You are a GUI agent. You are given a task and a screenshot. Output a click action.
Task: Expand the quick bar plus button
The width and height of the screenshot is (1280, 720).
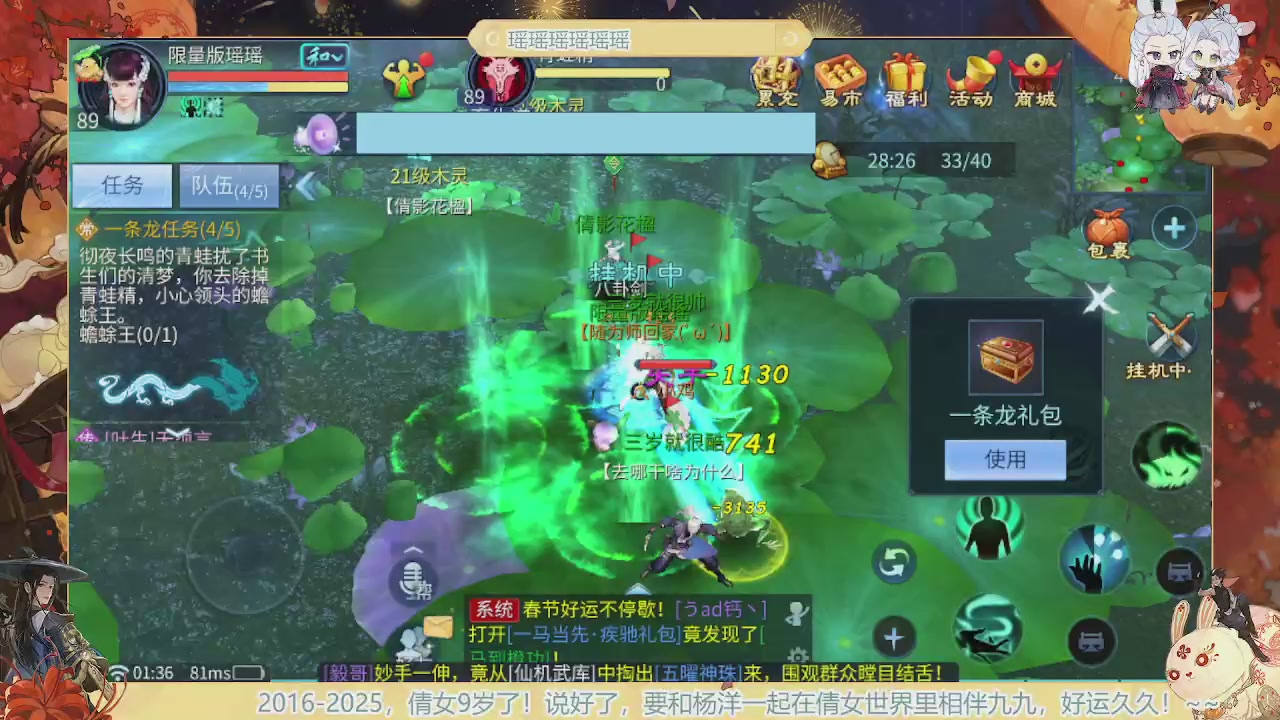[893, 637]
